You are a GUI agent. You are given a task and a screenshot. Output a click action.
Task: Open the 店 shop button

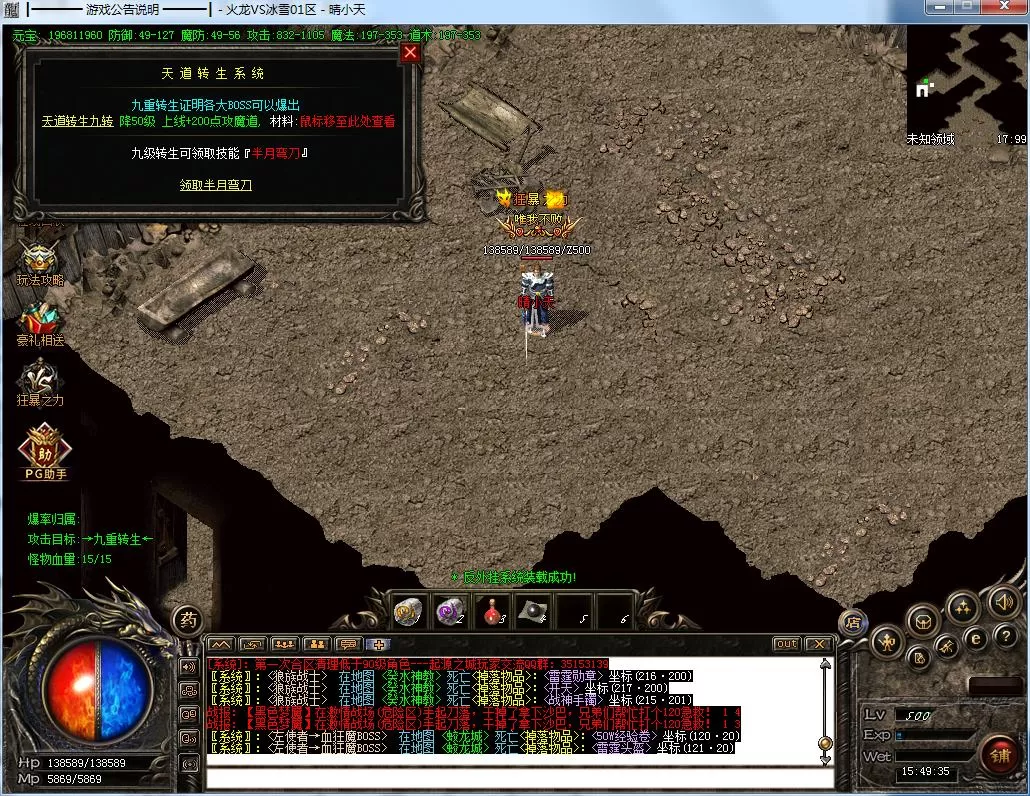coord(853,621)
